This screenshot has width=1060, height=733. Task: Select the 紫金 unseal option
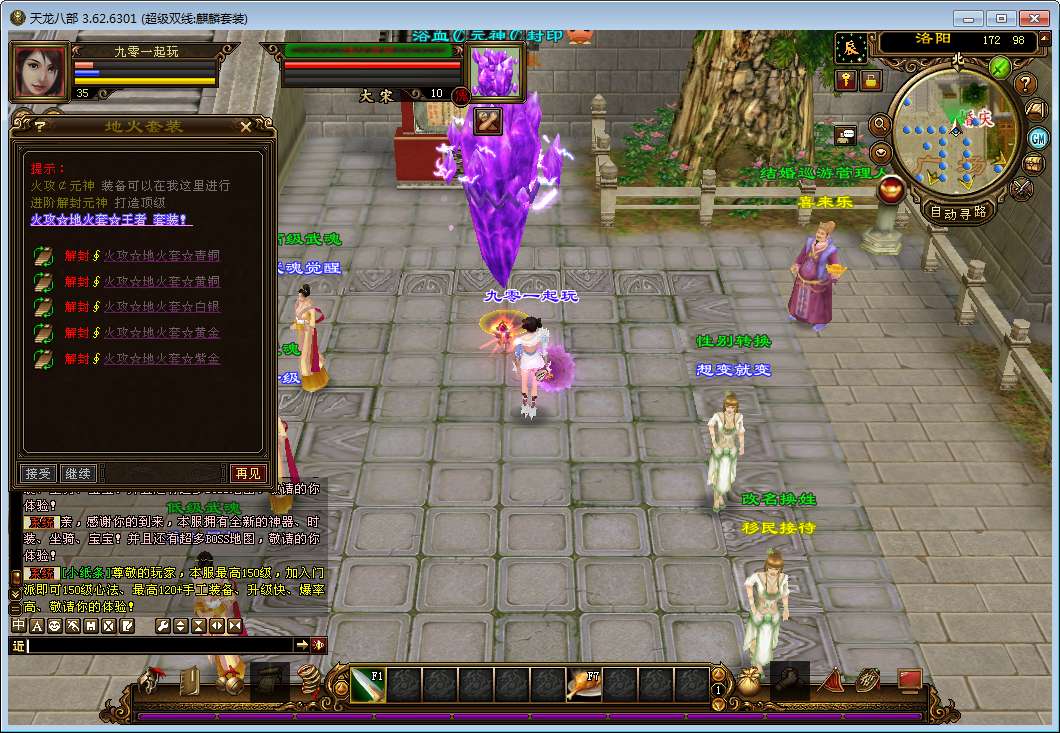click(161, 359)
